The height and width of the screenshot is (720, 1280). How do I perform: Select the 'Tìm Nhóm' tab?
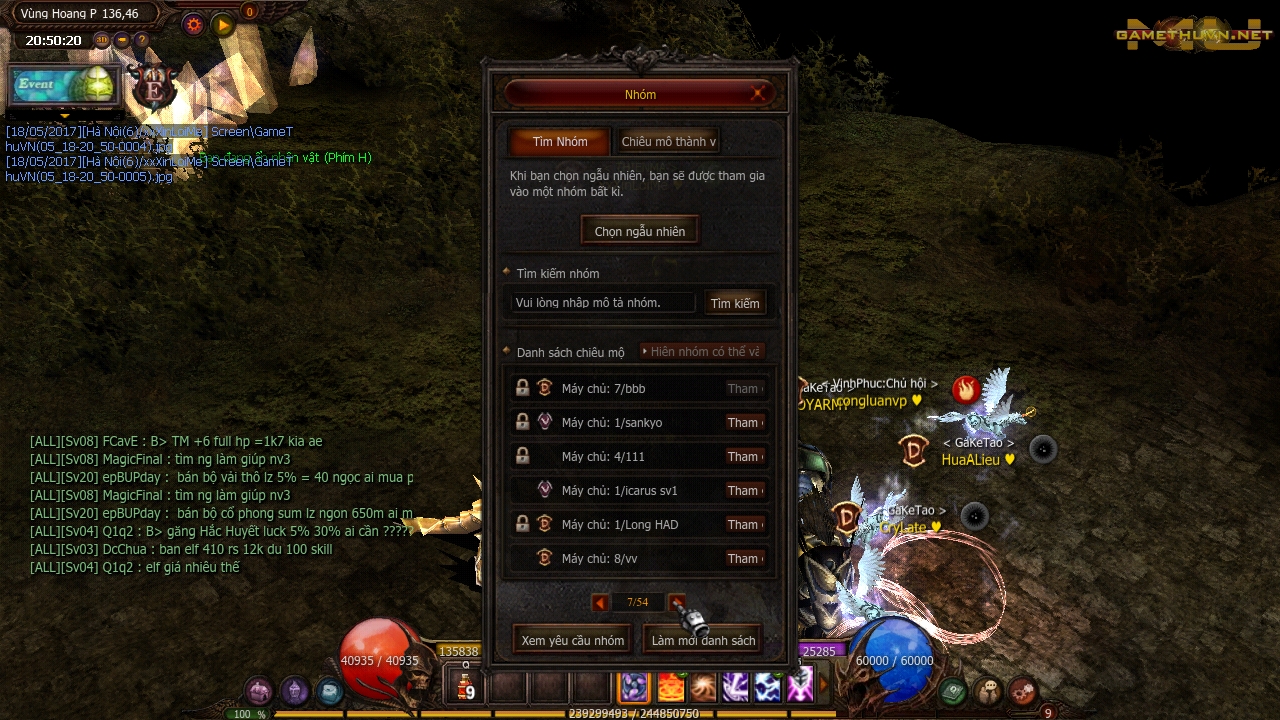[559, 141]
